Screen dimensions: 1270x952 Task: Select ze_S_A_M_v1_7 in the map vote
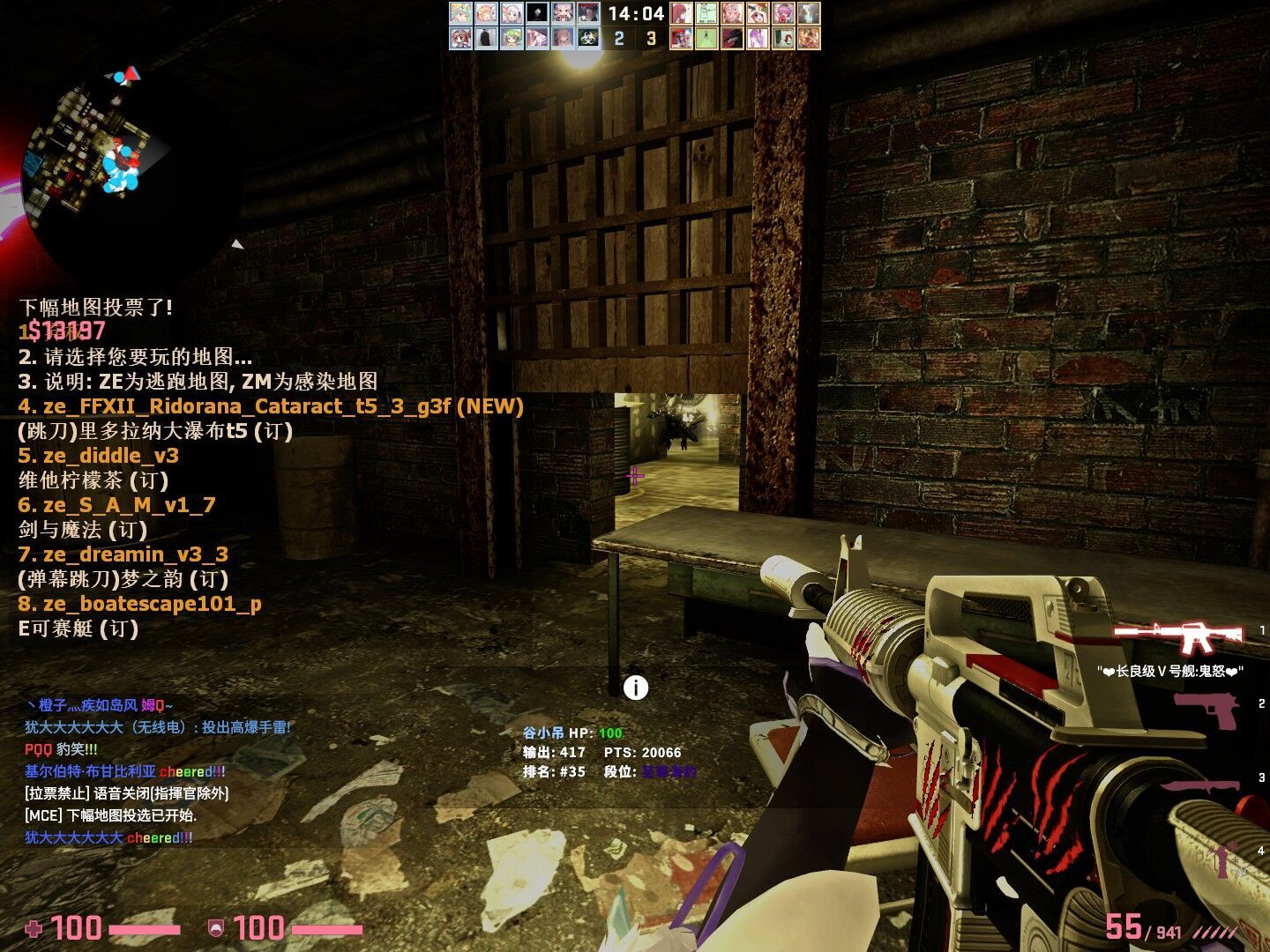pyautogui.click(x=117, y=505)
